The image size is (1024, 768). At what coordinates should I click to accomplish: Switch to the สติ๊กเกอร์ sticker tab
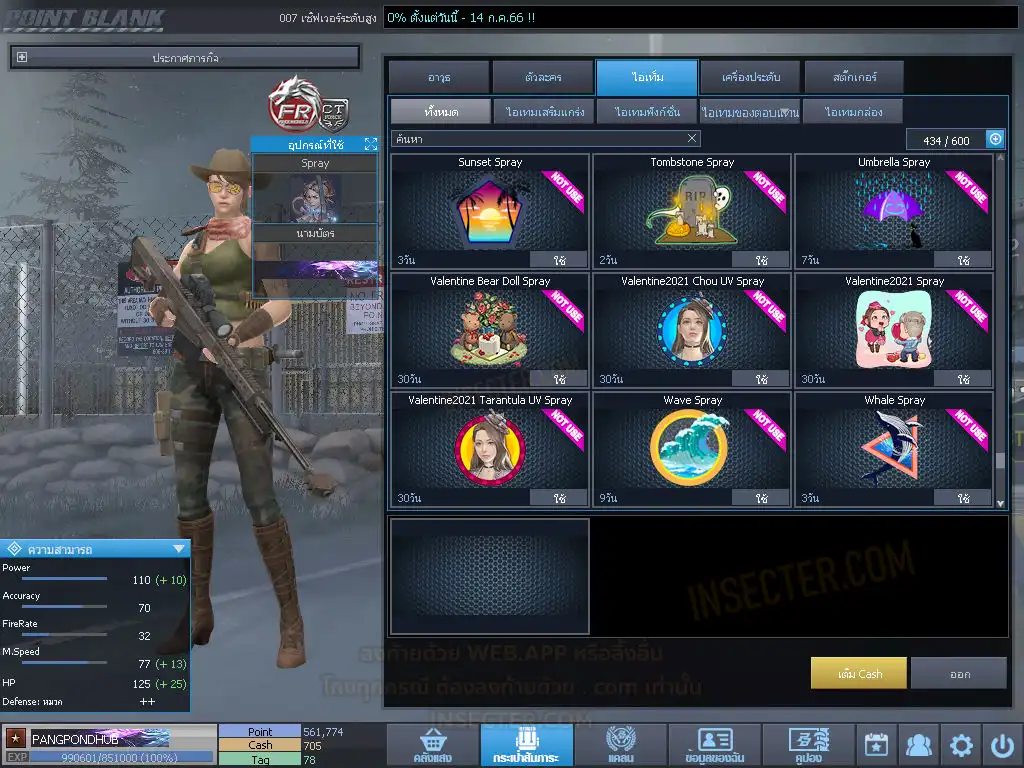coord(854,78)
